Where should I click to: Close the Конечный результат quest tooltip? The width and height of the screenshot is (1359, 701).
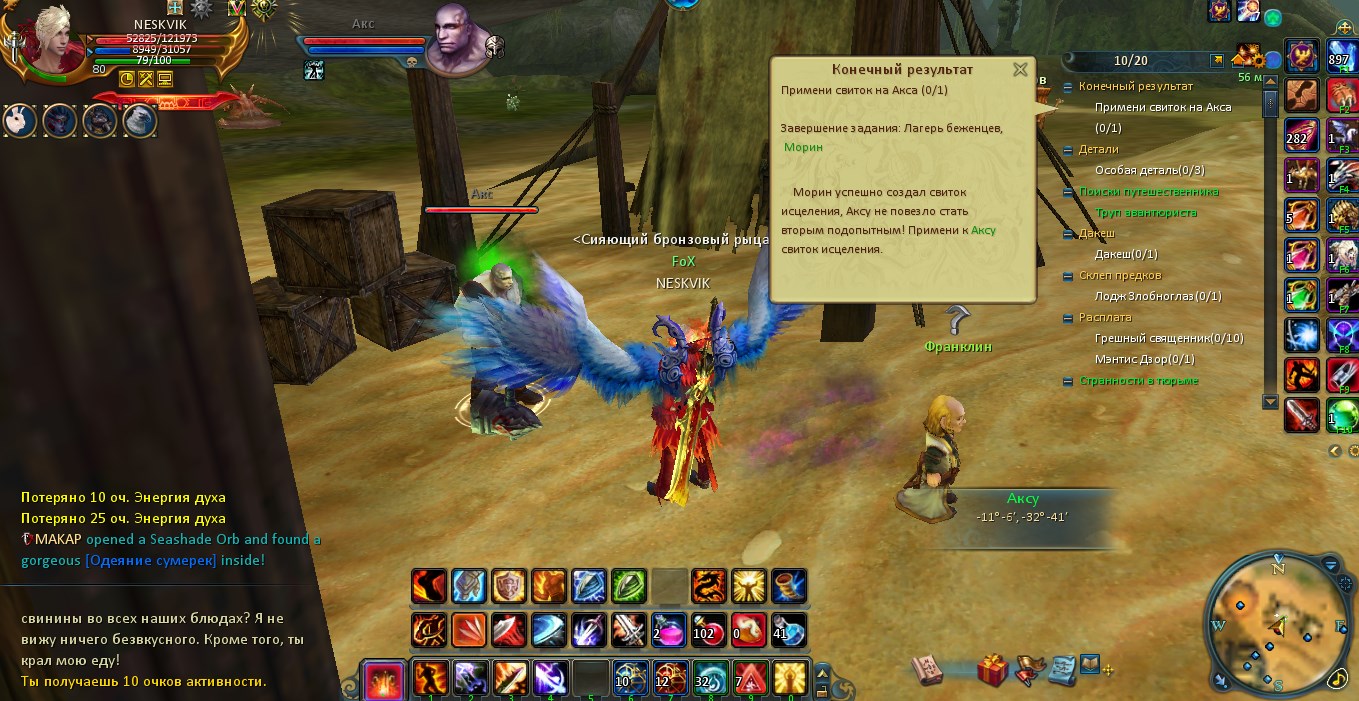tap(1020, 70)
